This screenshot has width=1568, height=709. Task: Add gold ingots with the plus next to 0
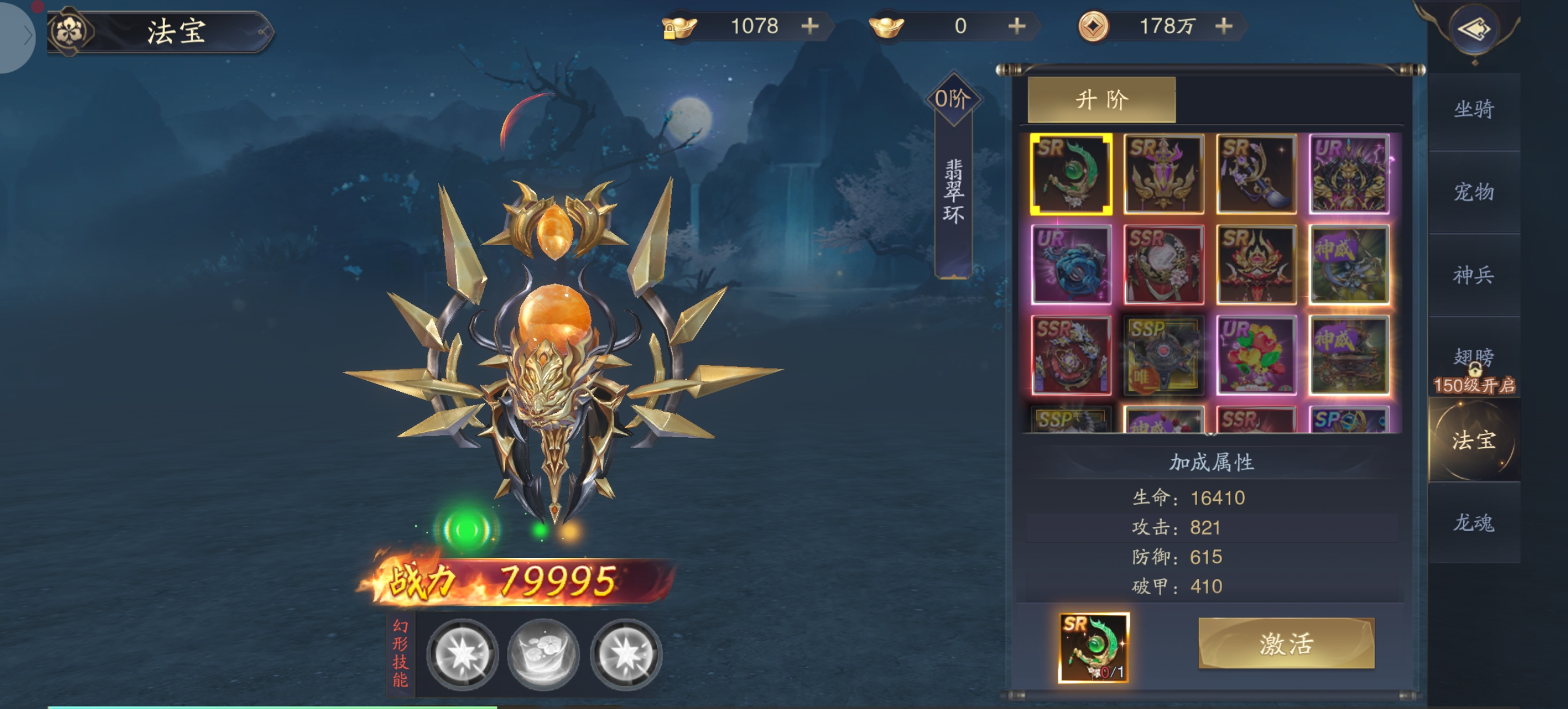tap(1017, 26)
